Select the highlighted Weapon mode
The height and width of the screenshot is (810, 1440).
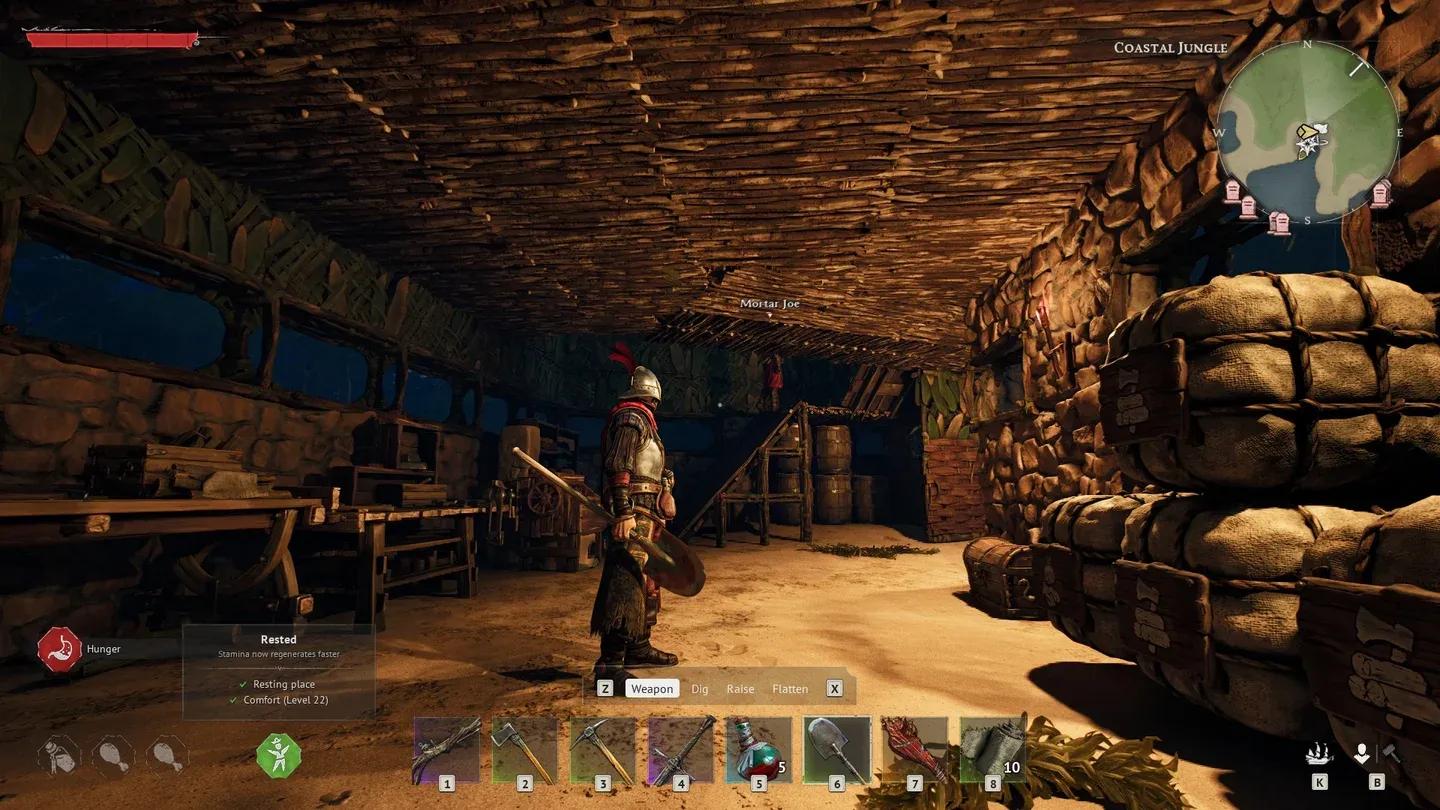[x=652, y=688]
